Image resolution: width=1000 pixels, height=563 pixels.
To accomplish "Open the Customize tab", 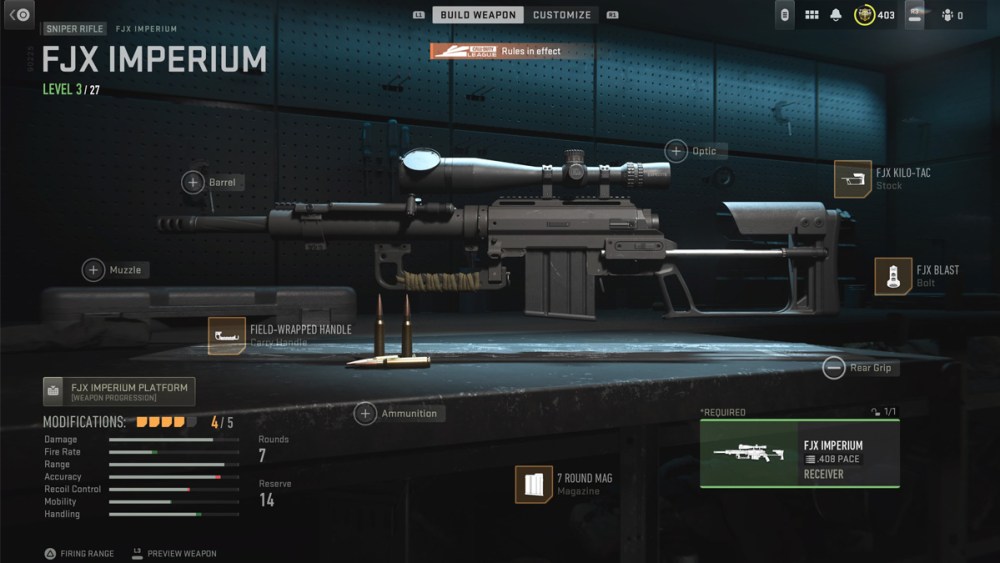I will (561, 15).
